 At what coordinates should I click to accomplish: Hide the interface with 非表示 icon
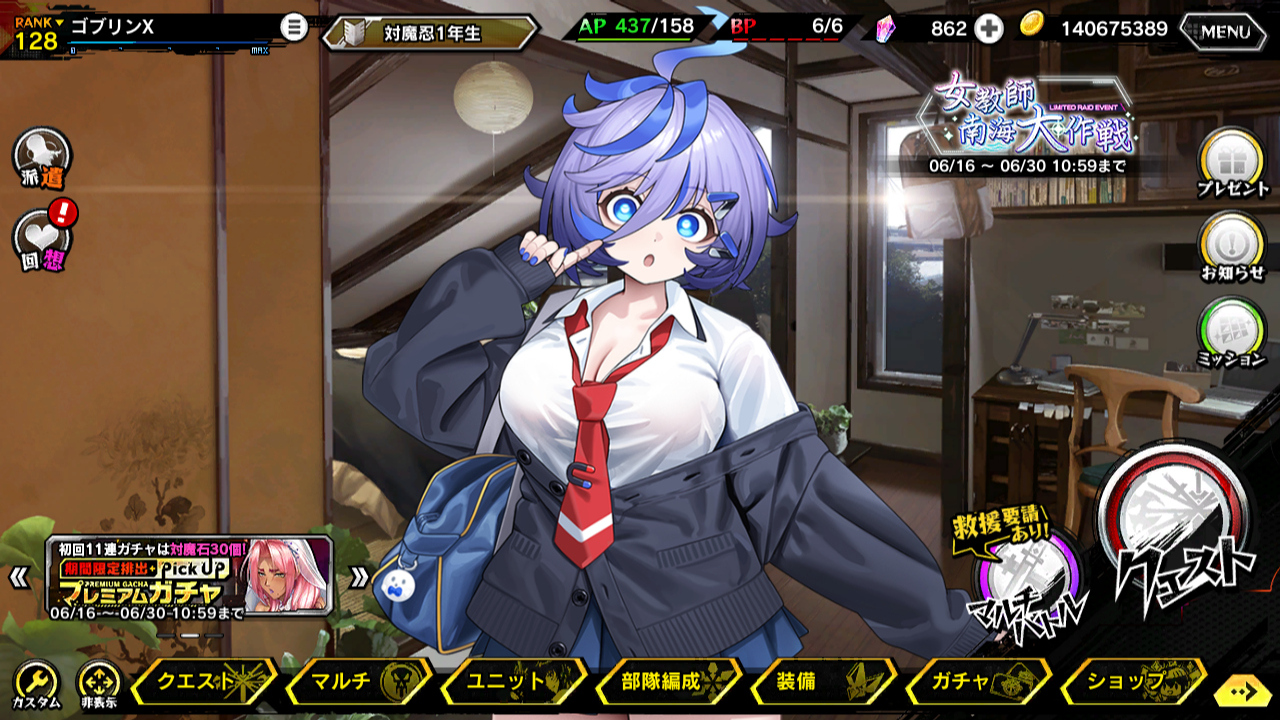coord(98,684)
